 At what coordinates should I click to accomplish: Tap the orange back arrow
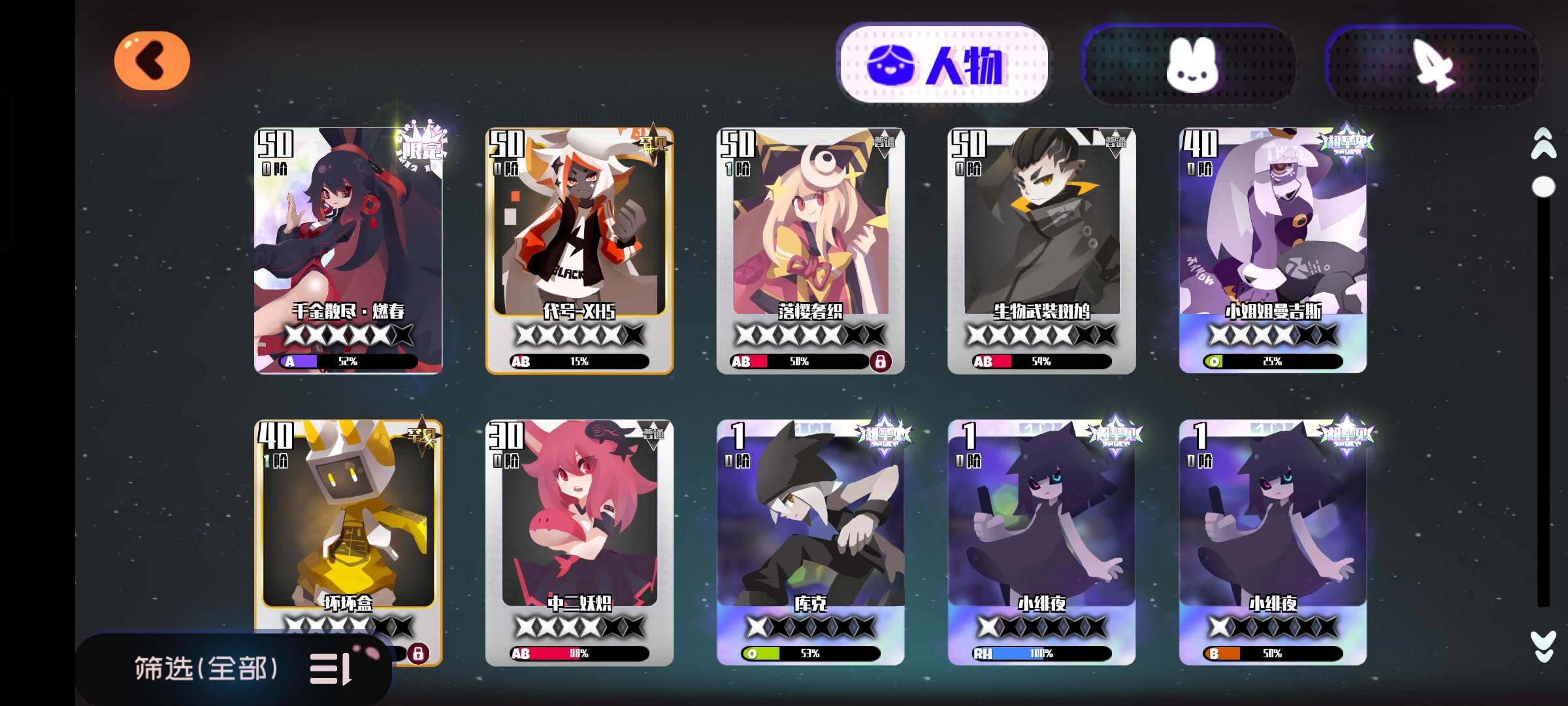pyautogui.click(x=153, y=59)
